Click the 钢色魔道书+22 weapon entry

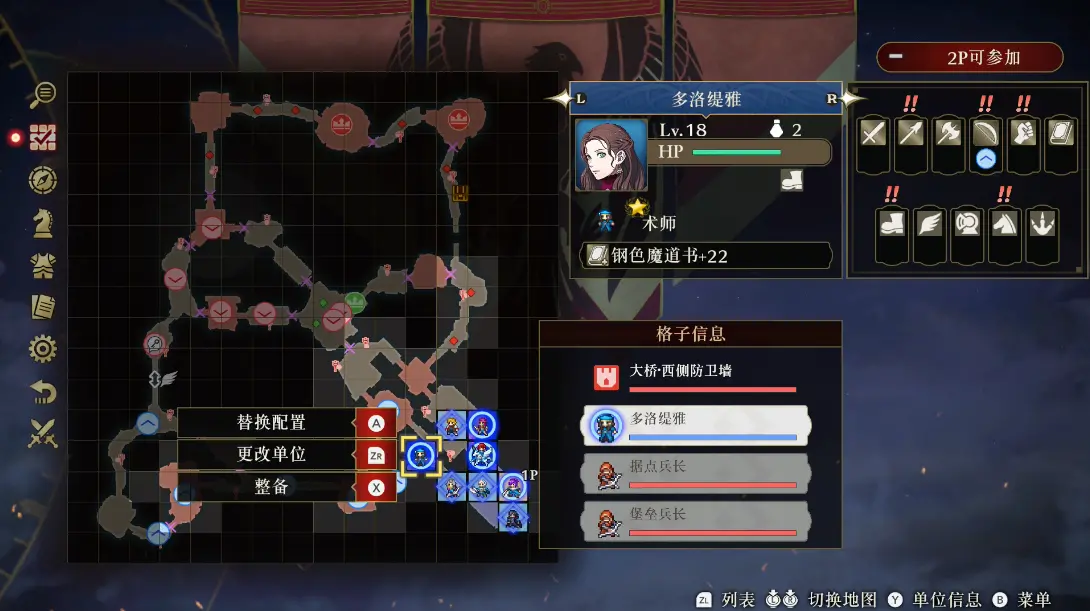706,256
